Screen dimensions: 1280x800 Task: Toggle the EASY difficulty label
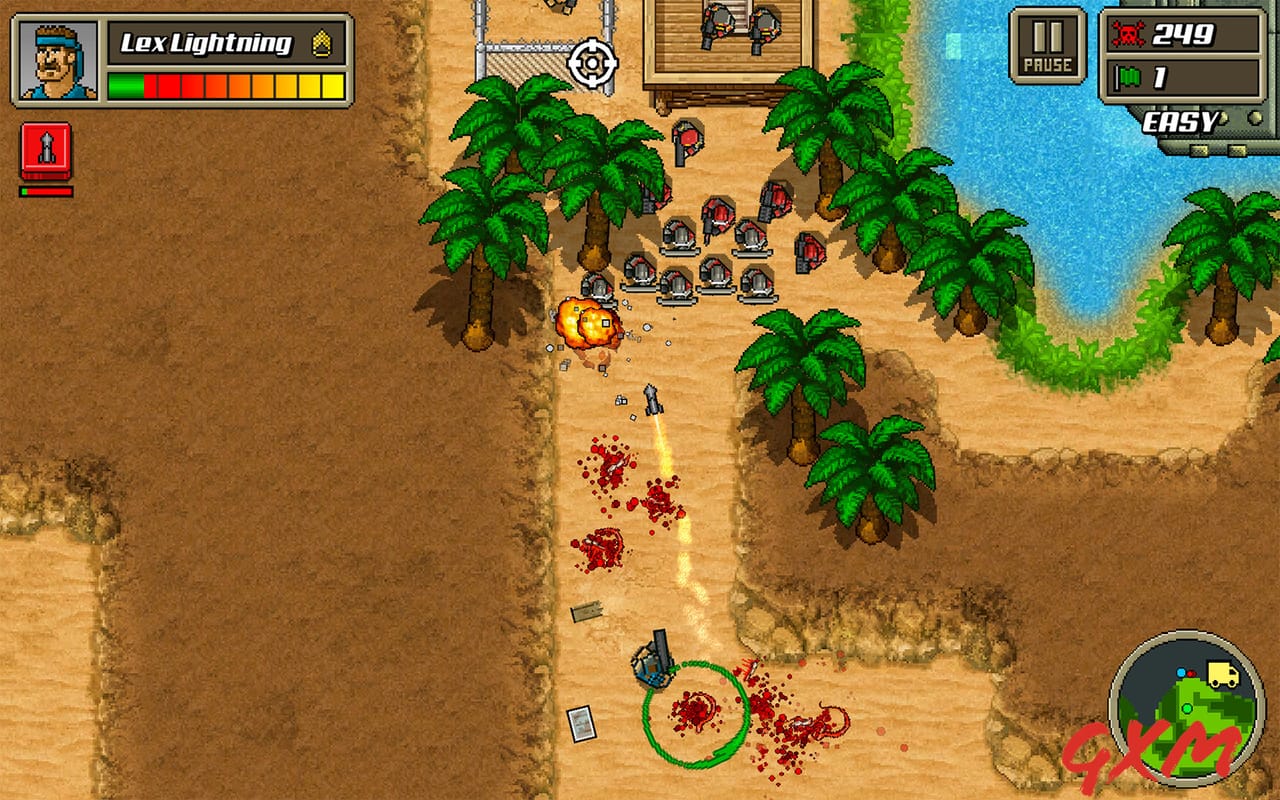pyautogui.click(x=1187, y=120)
